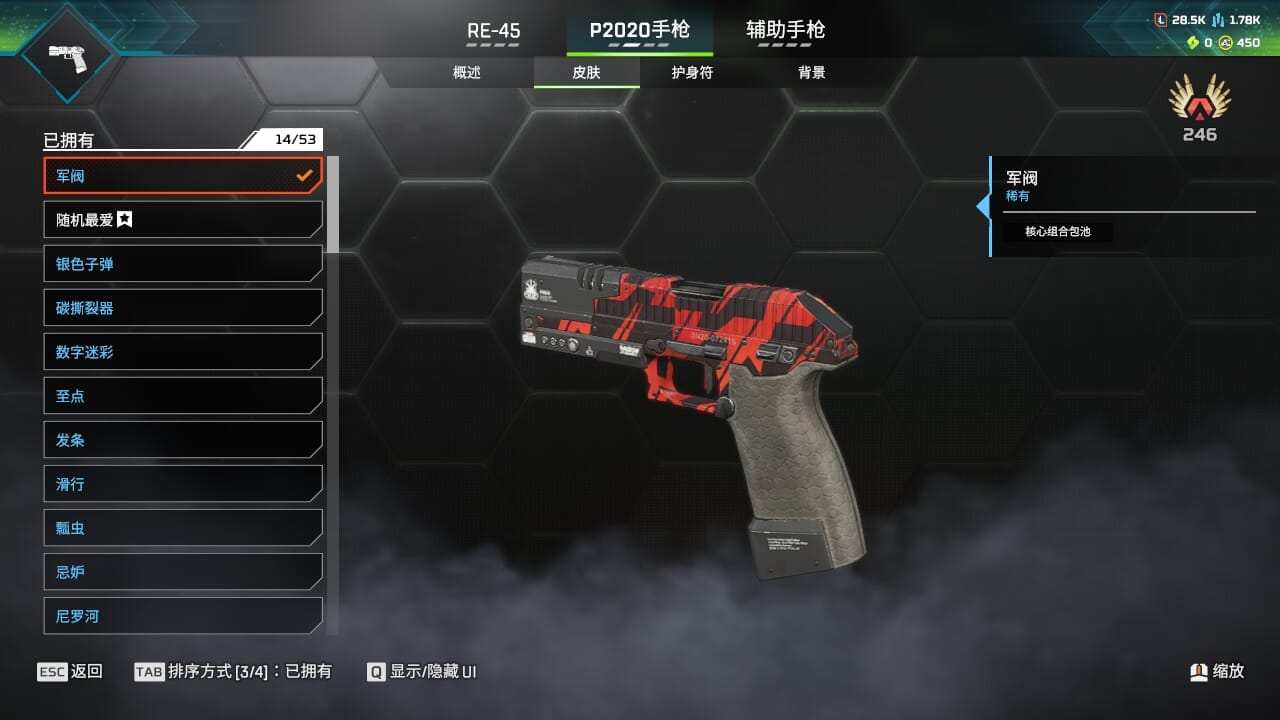
Task: Click the 返回 back button
Action: (70, 671)
